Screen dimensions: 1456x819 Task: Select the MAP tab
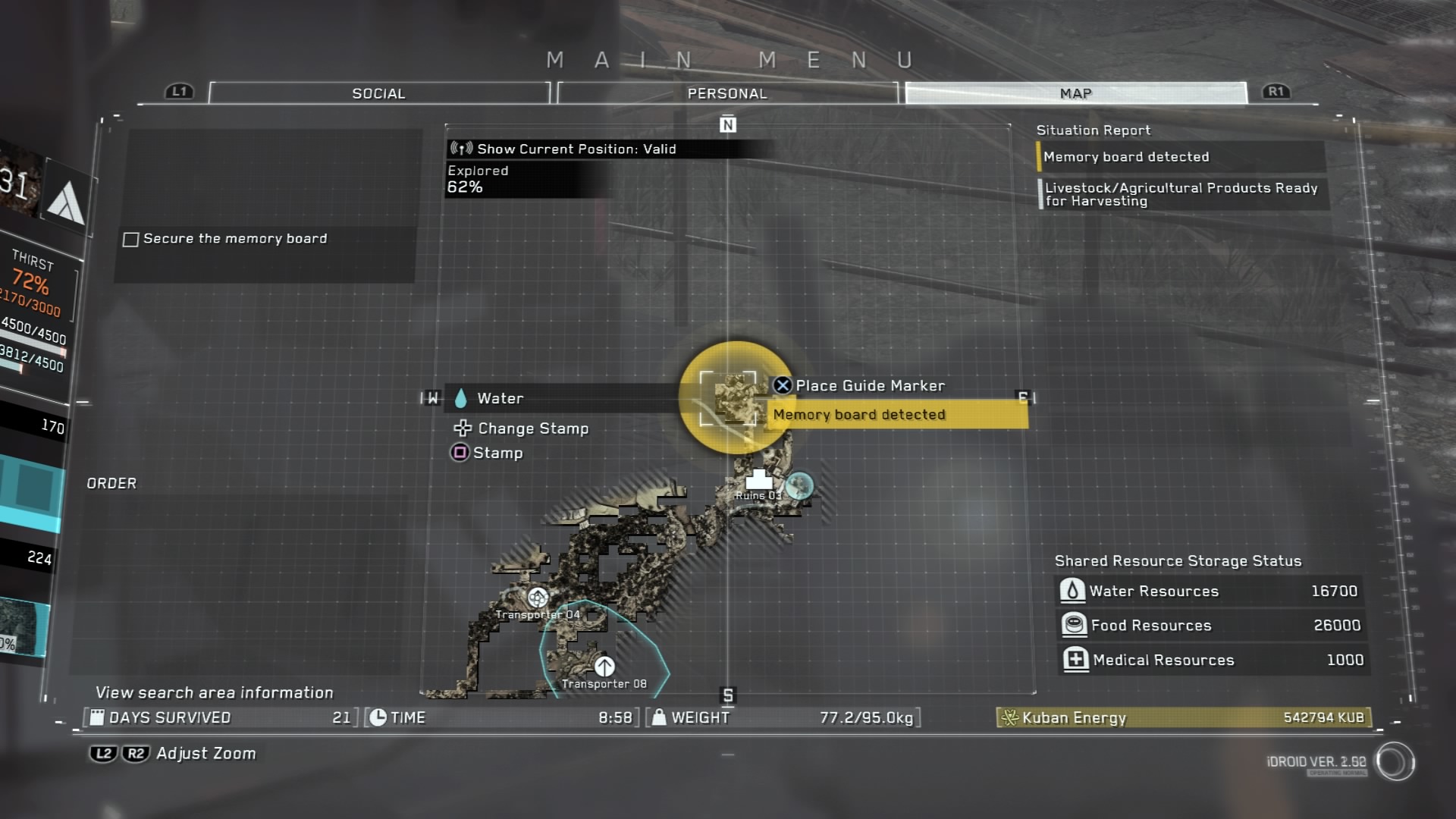[1075, 93]
